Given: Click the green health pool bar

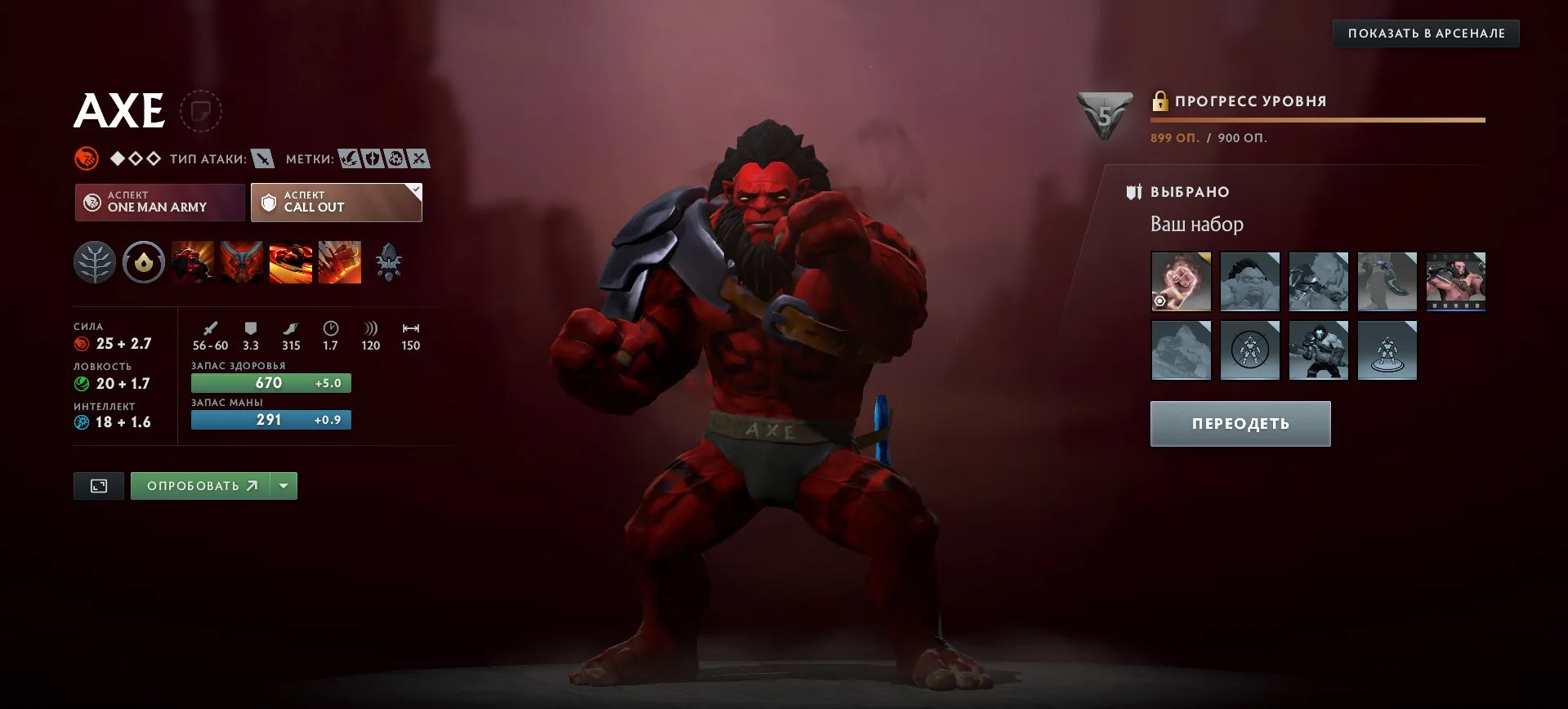Looking at the screenshot, I should tap(270, 382).
